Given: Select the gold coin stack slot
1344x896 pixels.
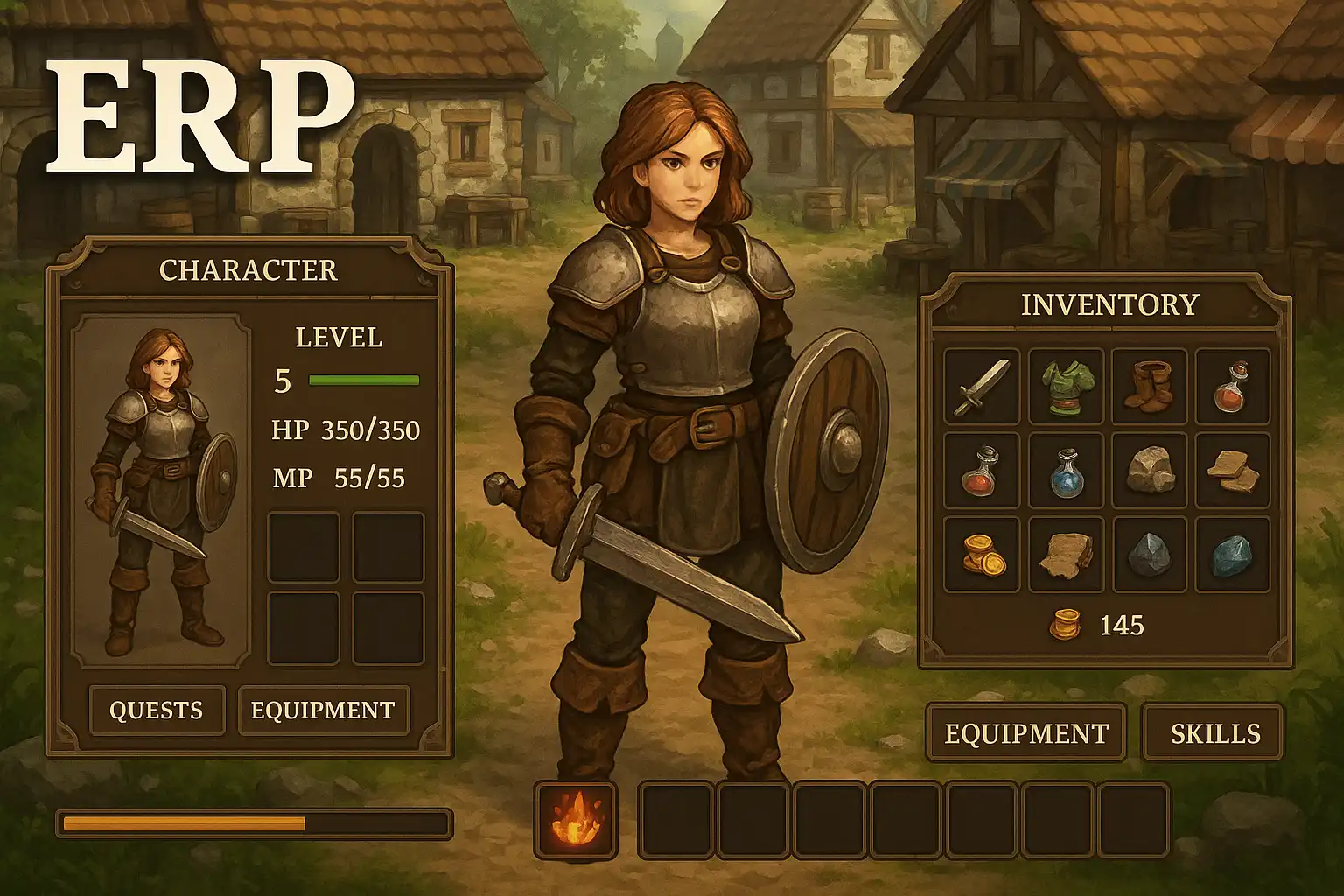Looking at the screenshot, I should click(982, 555).
